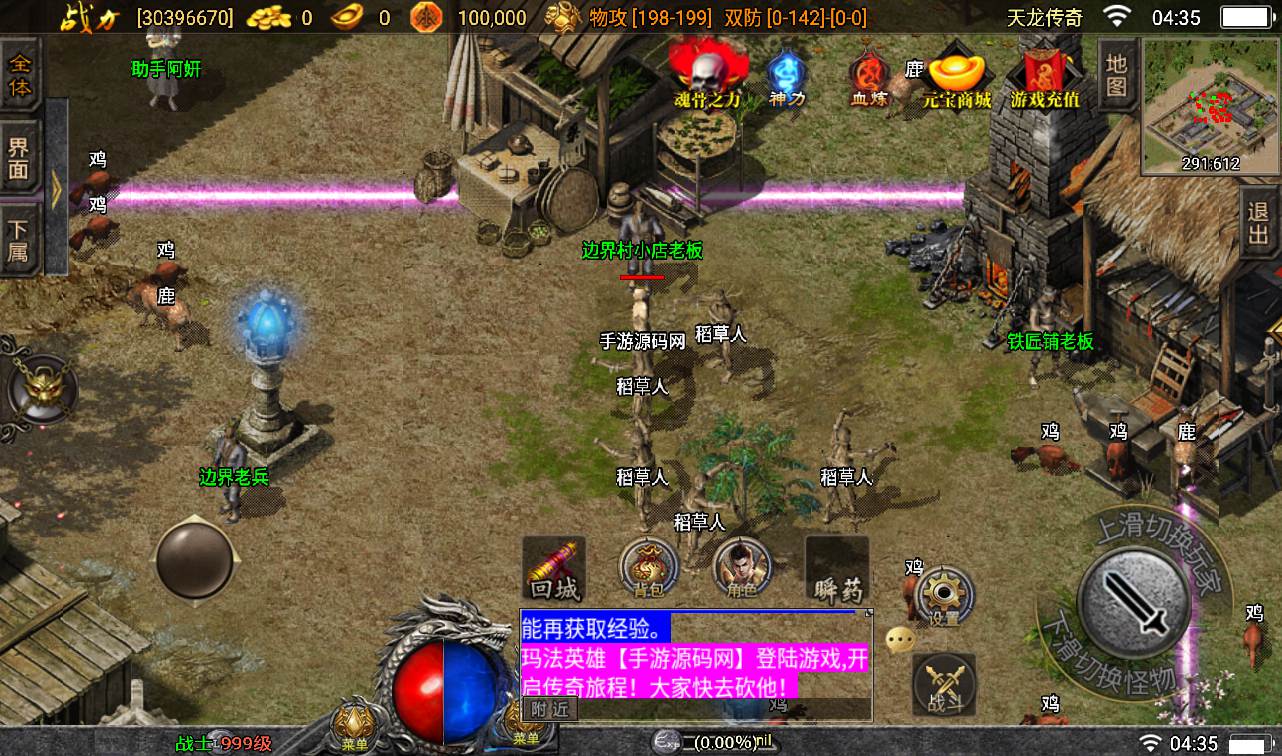Viewport: 1282px width, 756px height.
Task: Open the 角色 character sheet
Action: [742, 569]
